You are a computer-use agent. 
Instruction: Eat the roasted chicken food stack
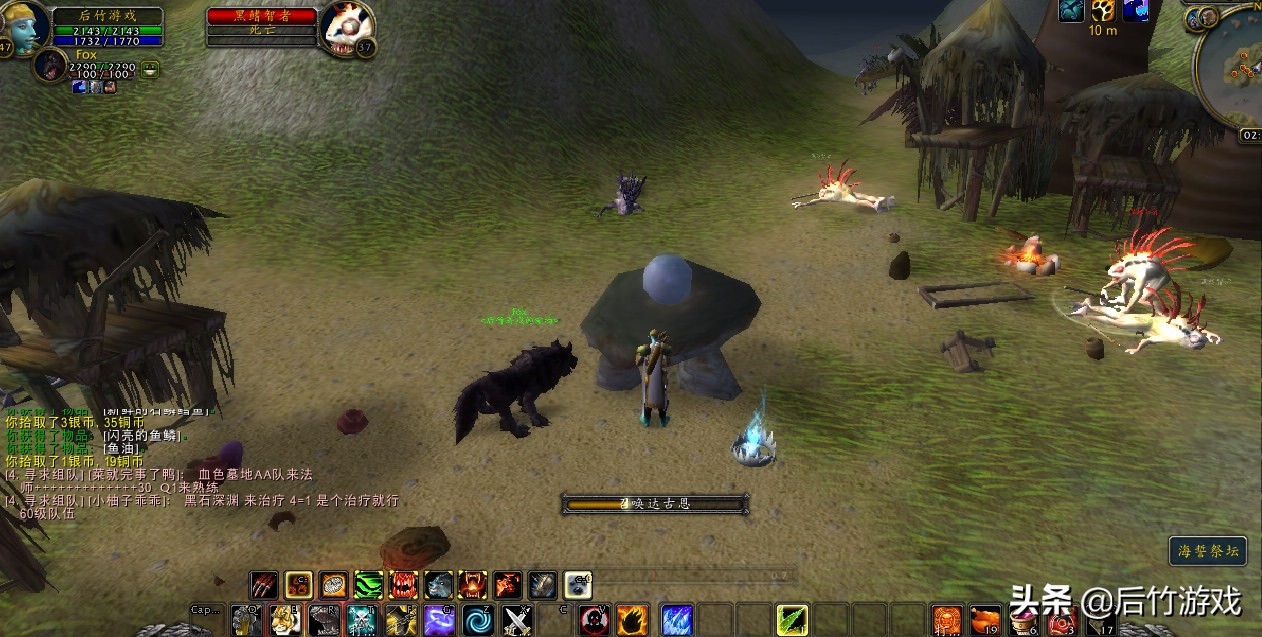click(986, 620)
